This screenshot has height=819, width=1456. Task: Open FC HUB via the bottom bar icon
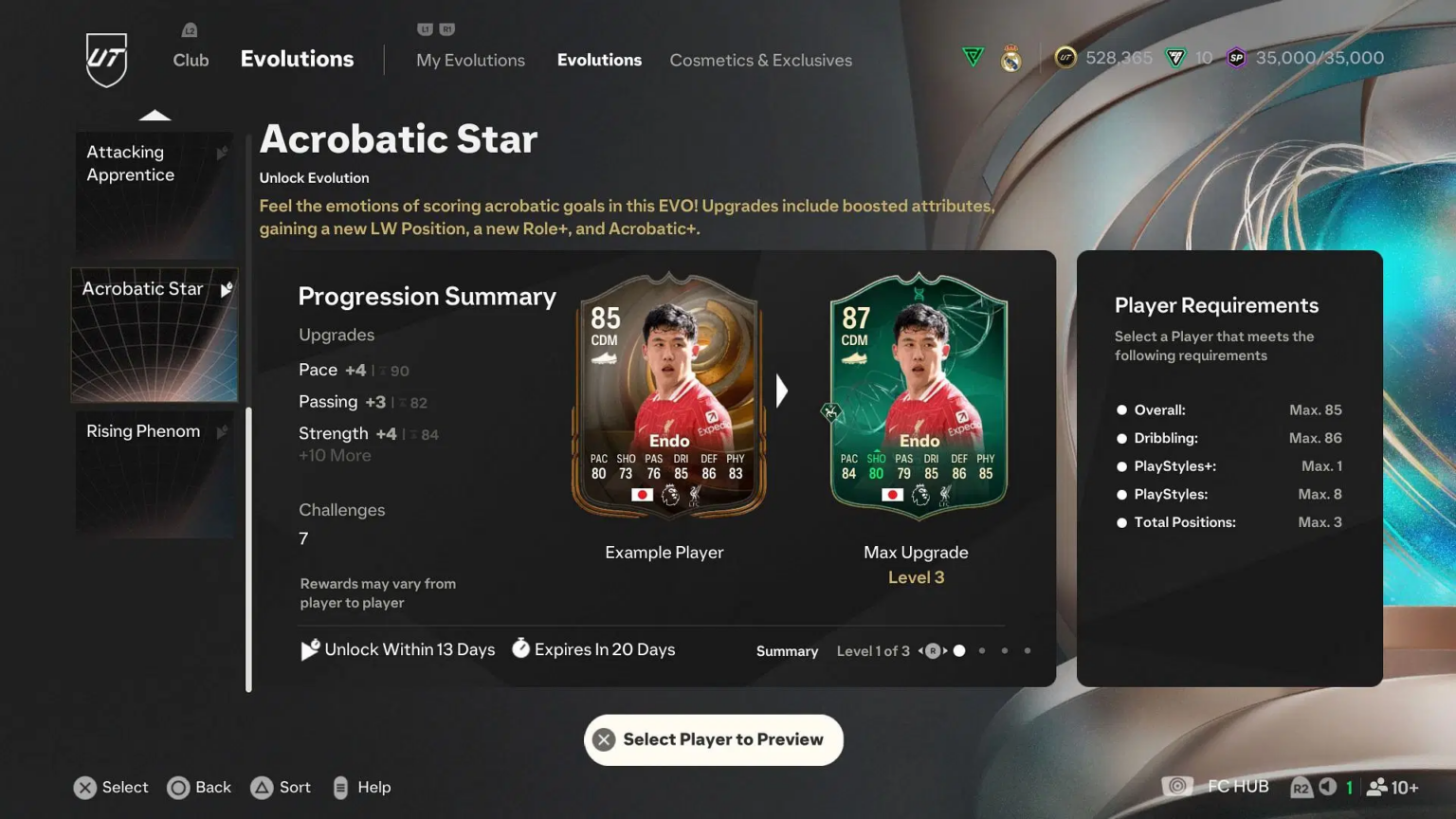pyautogui.click(x=1177, y=787)
